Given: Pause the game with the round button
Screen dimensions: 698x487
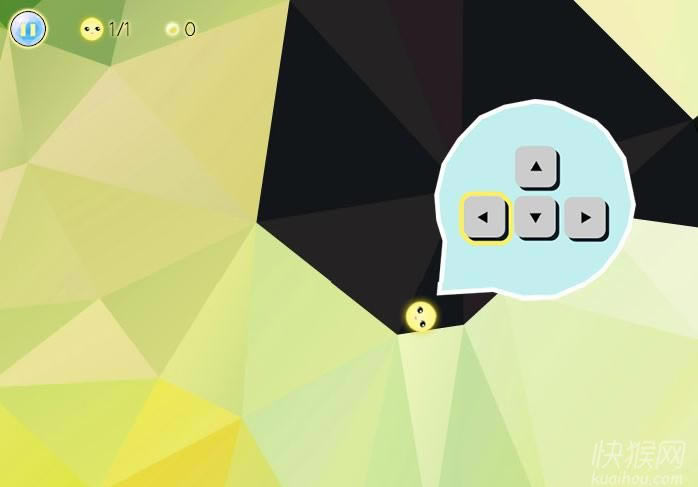Looking at the screenshot, I should (28, 29).
